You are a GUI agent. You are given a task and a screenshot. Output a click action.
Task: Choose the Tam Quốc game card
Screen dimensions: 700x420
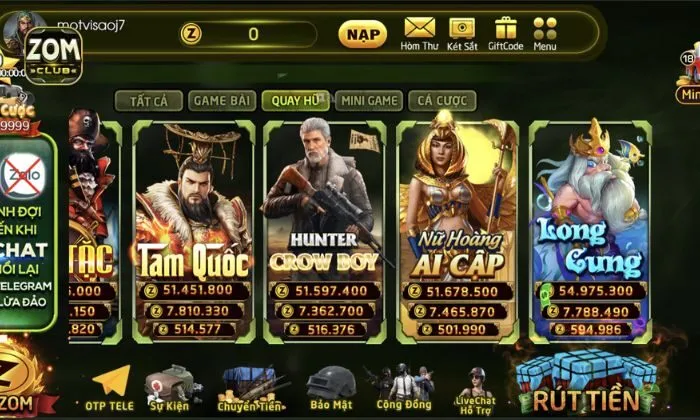(194, 230)
